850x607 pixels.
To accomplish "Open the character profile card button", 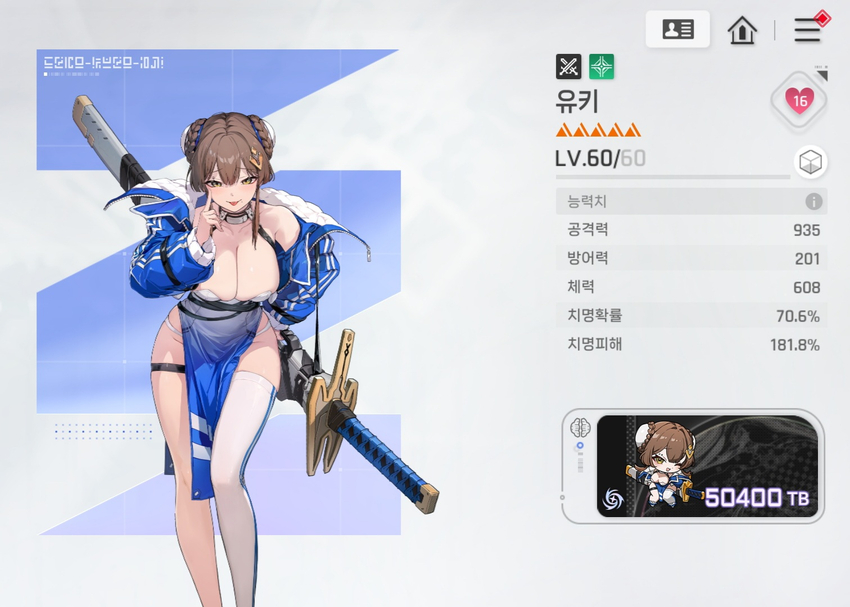I will click(678, 30).
